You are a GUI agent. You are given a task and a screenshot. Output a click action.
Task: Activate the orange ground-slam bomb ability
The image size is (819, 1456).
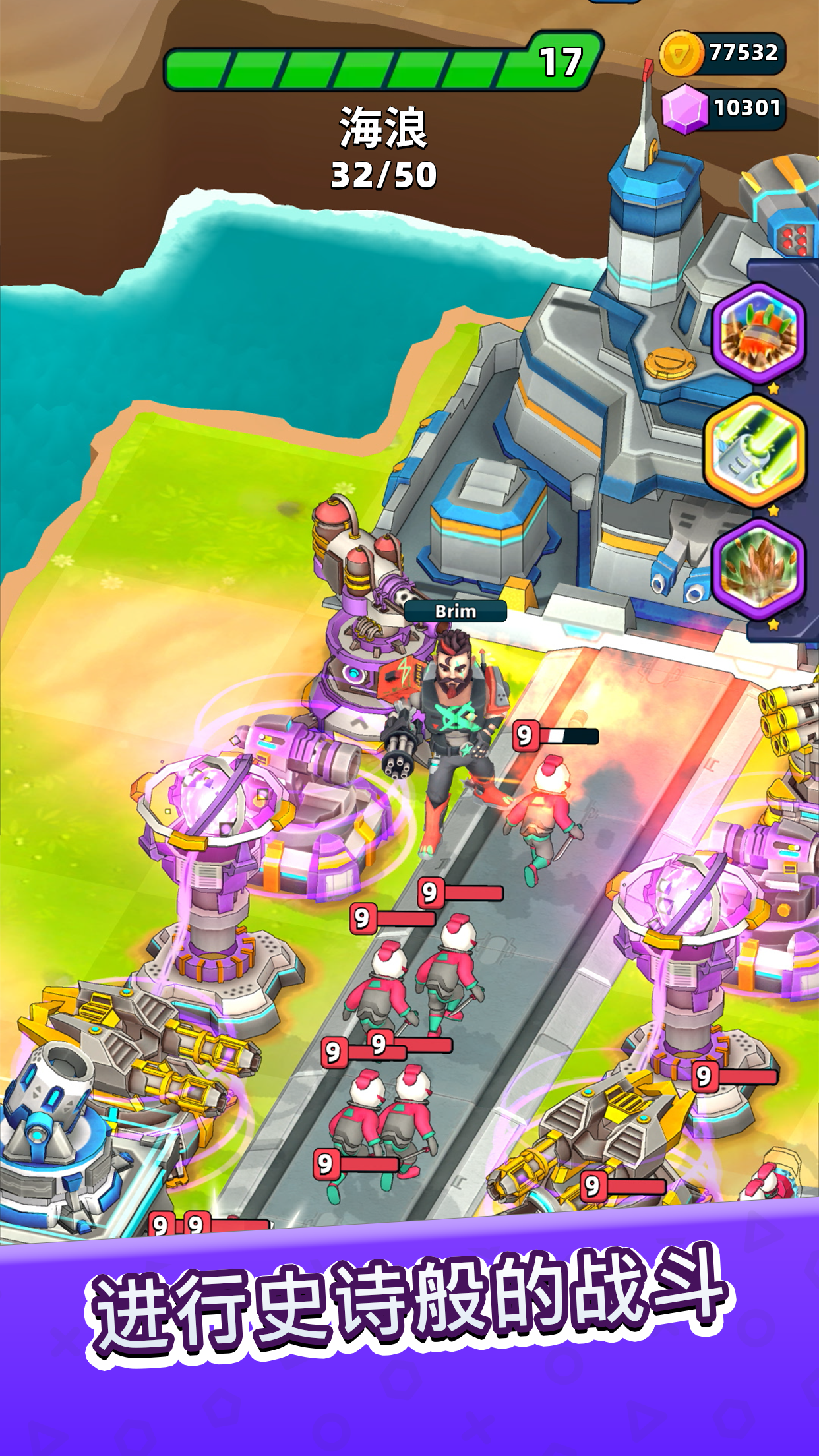[x=759, y=332]
